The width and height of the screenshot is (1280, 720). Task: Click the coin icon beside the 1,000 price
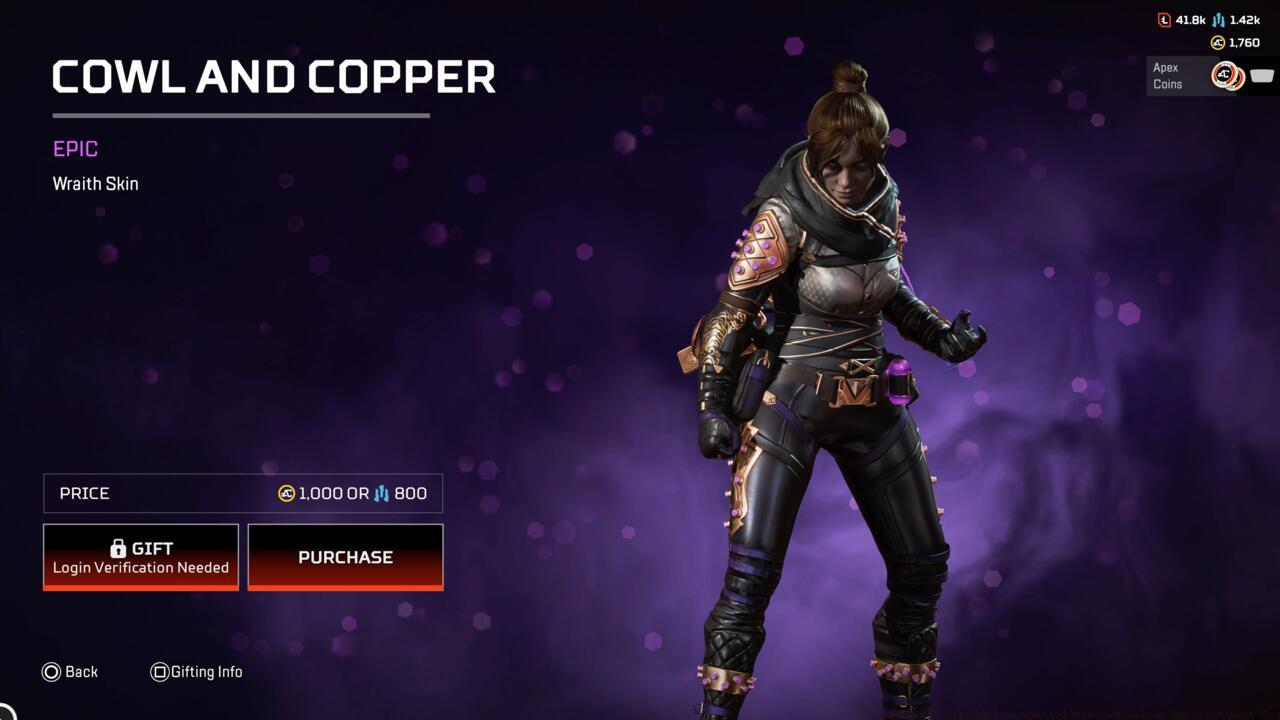pyautogui.click(x=287, y=493)
